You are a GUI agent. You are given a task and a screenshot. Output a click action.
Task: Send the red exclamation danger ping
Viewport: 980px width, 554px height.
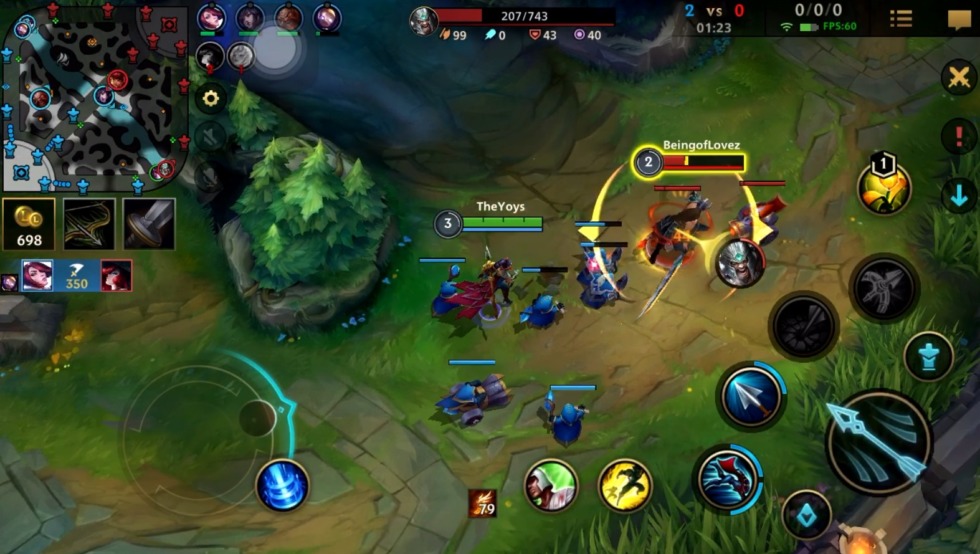[x=958, y=136]
